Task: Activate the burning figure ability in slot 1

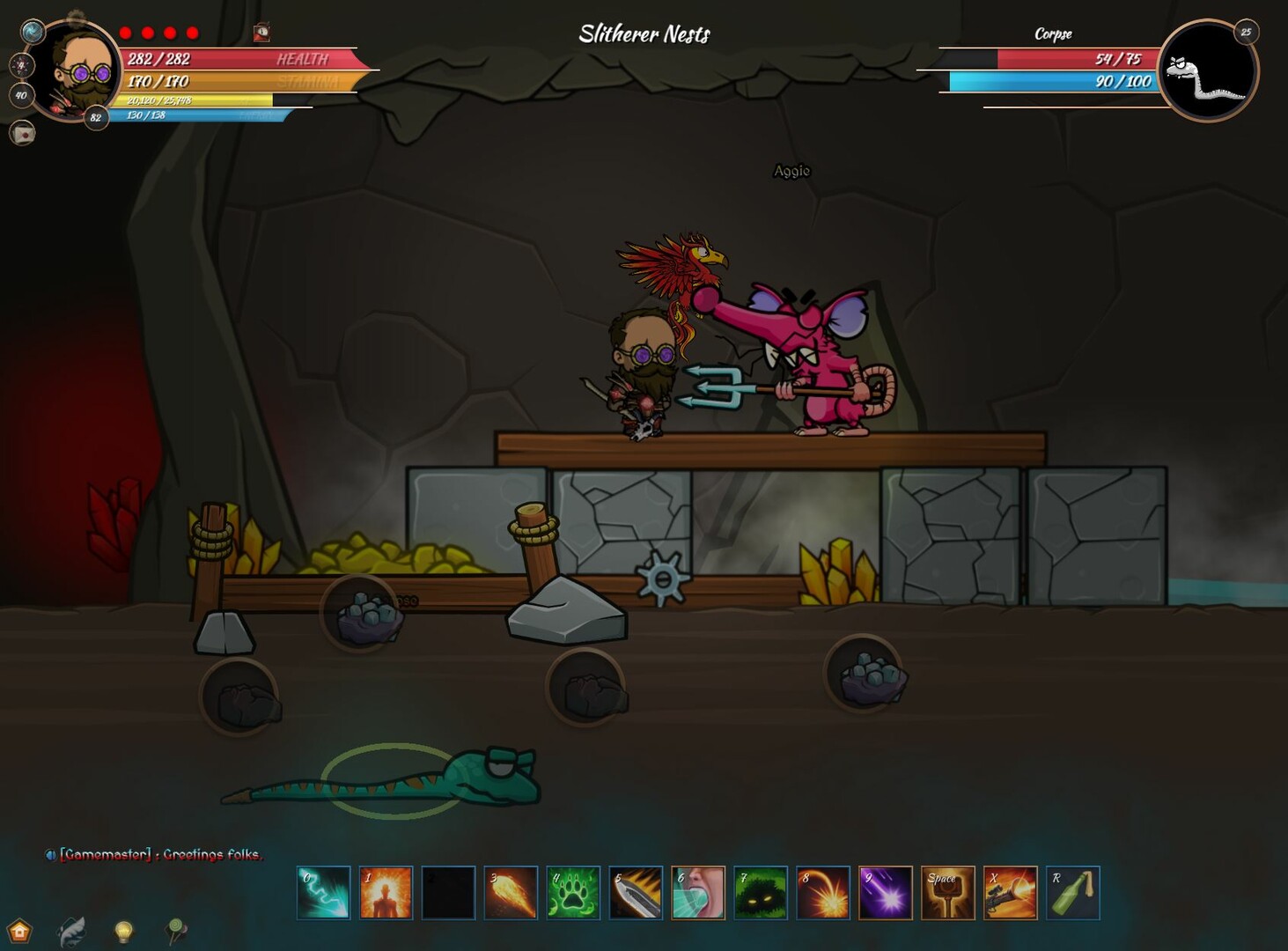Action: (385, 892)
